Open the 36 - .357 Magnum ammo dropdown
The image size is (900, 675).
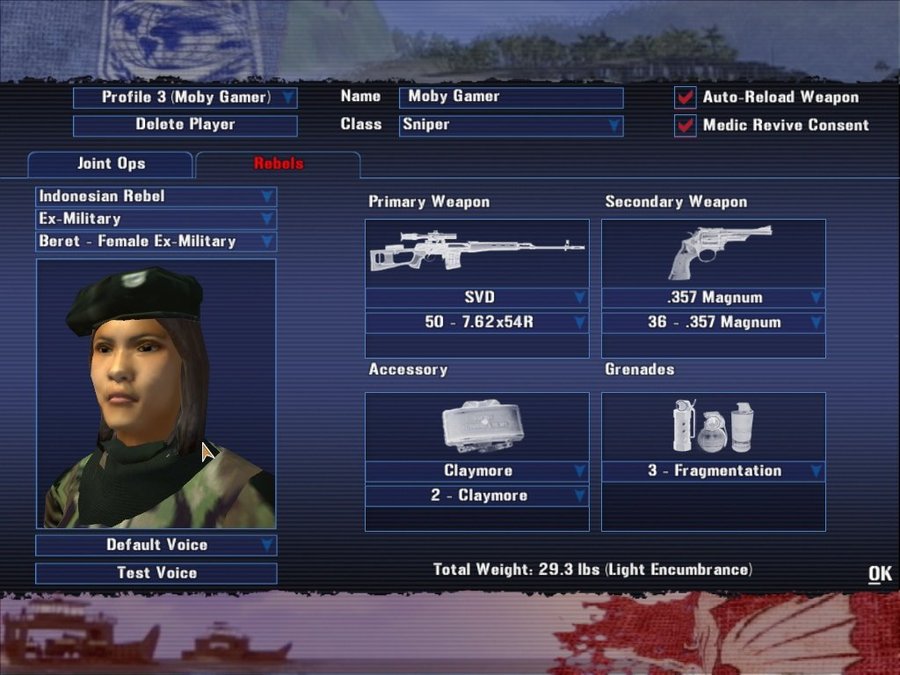(713, 323)
